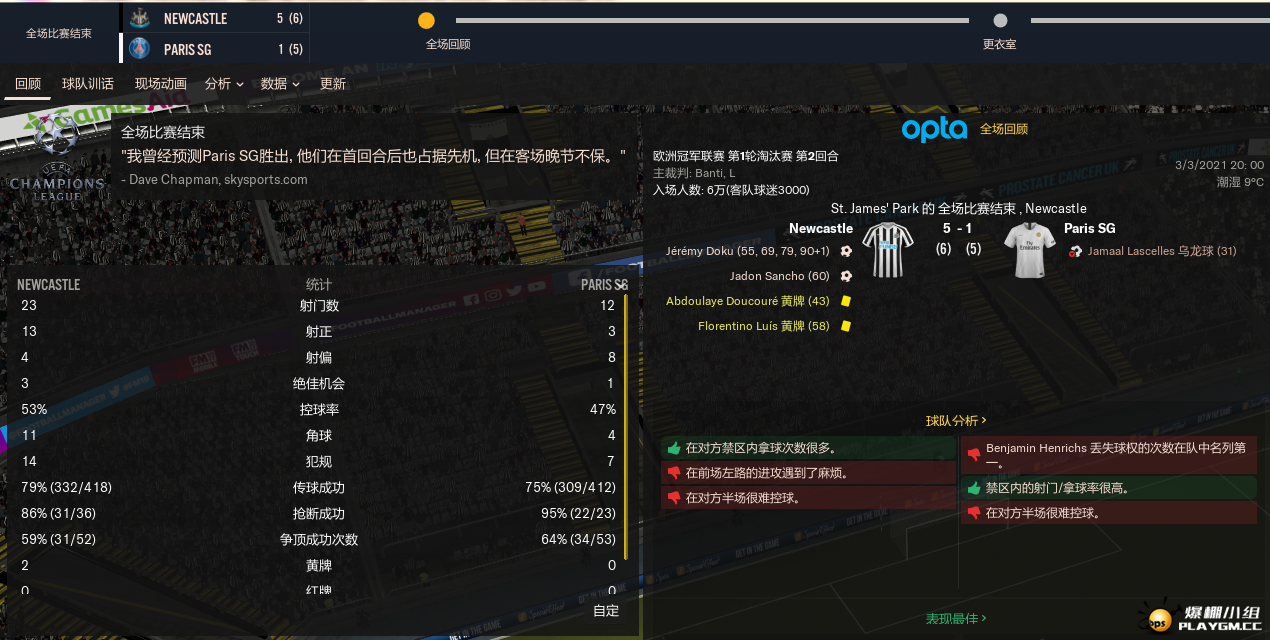Expand the 数据 dropdown menu

tap(280, 84)
